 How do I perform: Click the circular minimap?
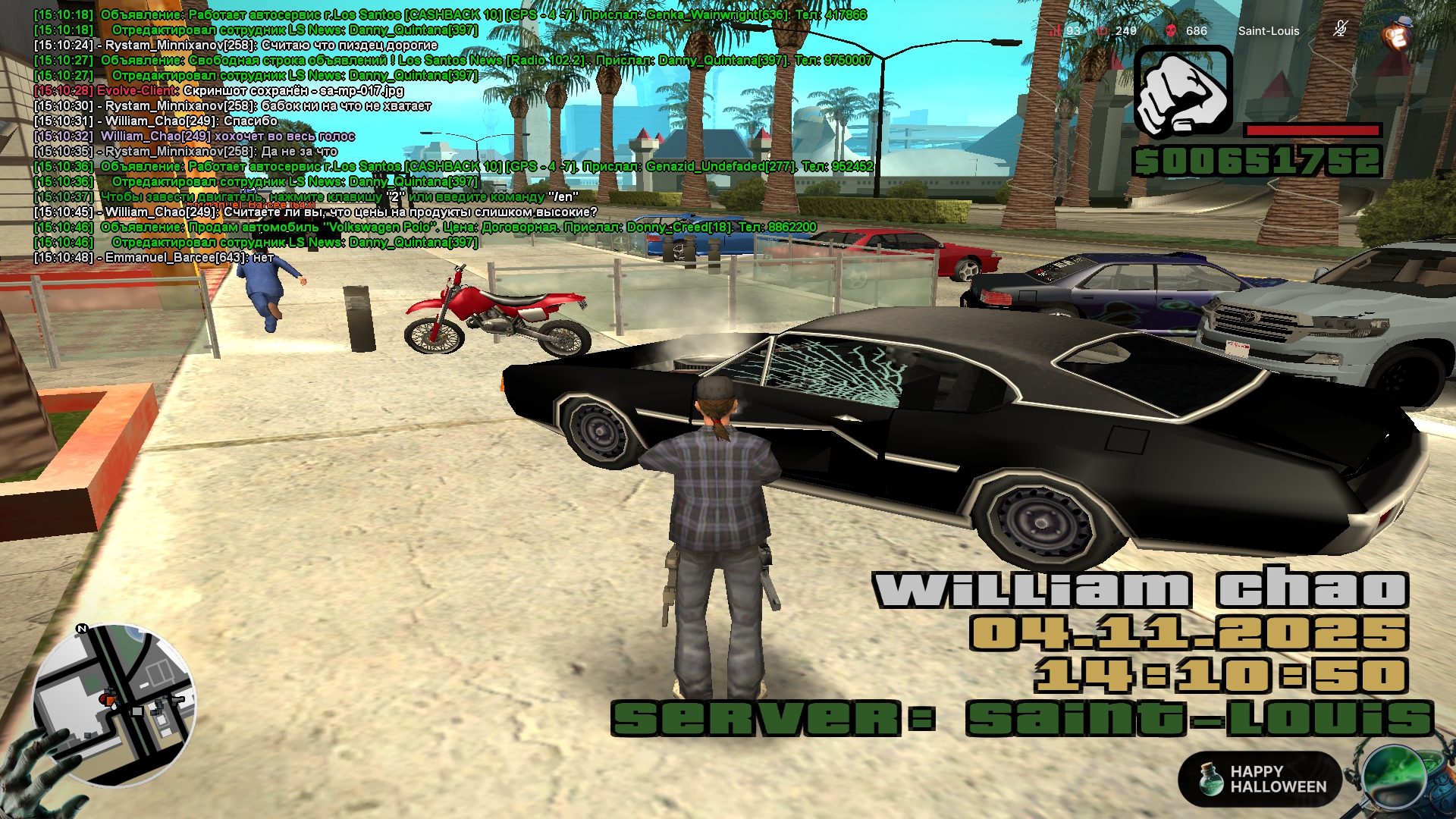coord(114,704)
